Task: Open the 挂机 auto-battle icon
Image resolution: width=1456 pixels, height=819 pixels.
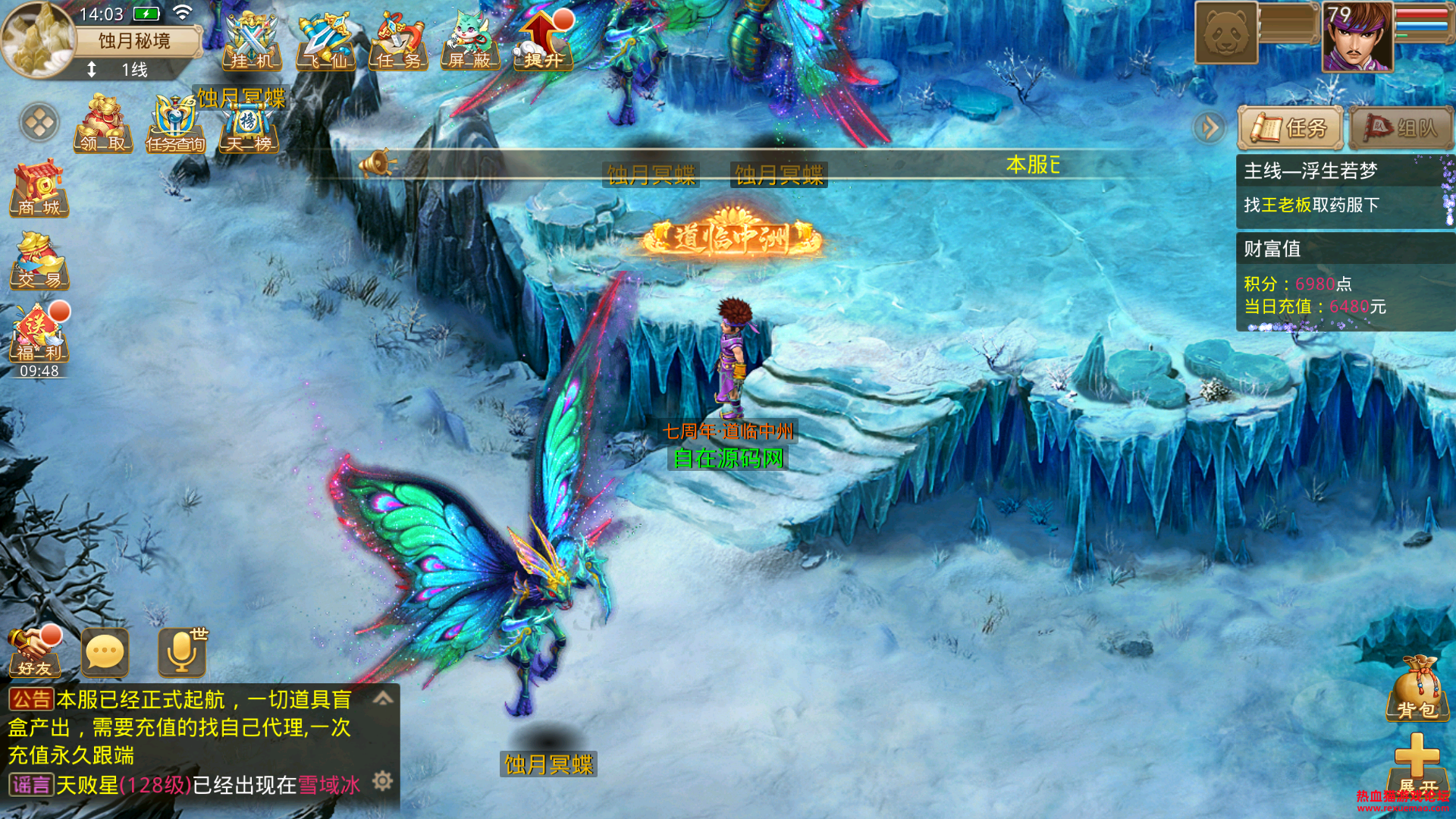Action: click(253, 42)
